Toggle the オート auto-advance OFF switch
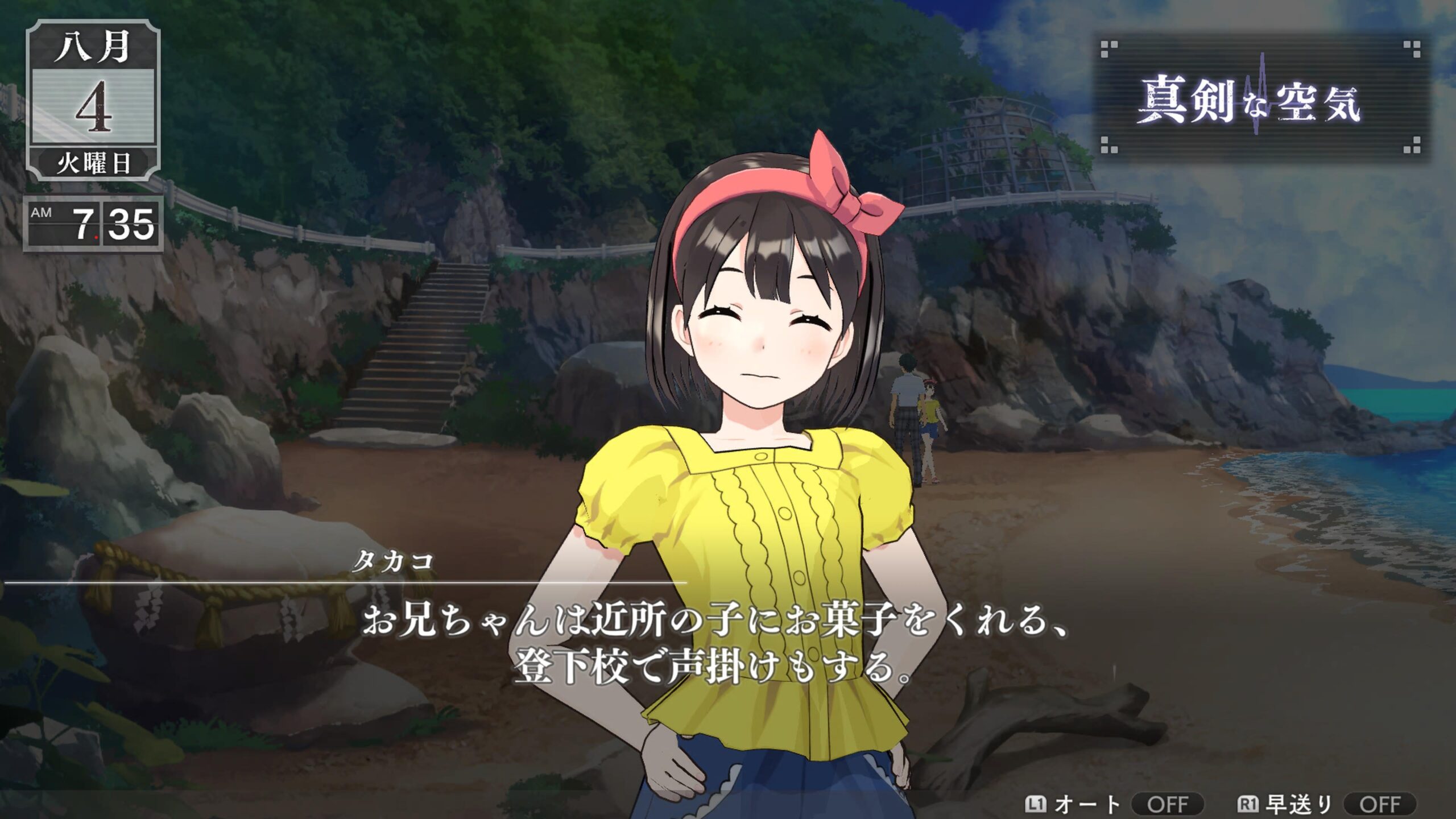This screenshot has width=1456, height=819. click(x=1167, y=804)
